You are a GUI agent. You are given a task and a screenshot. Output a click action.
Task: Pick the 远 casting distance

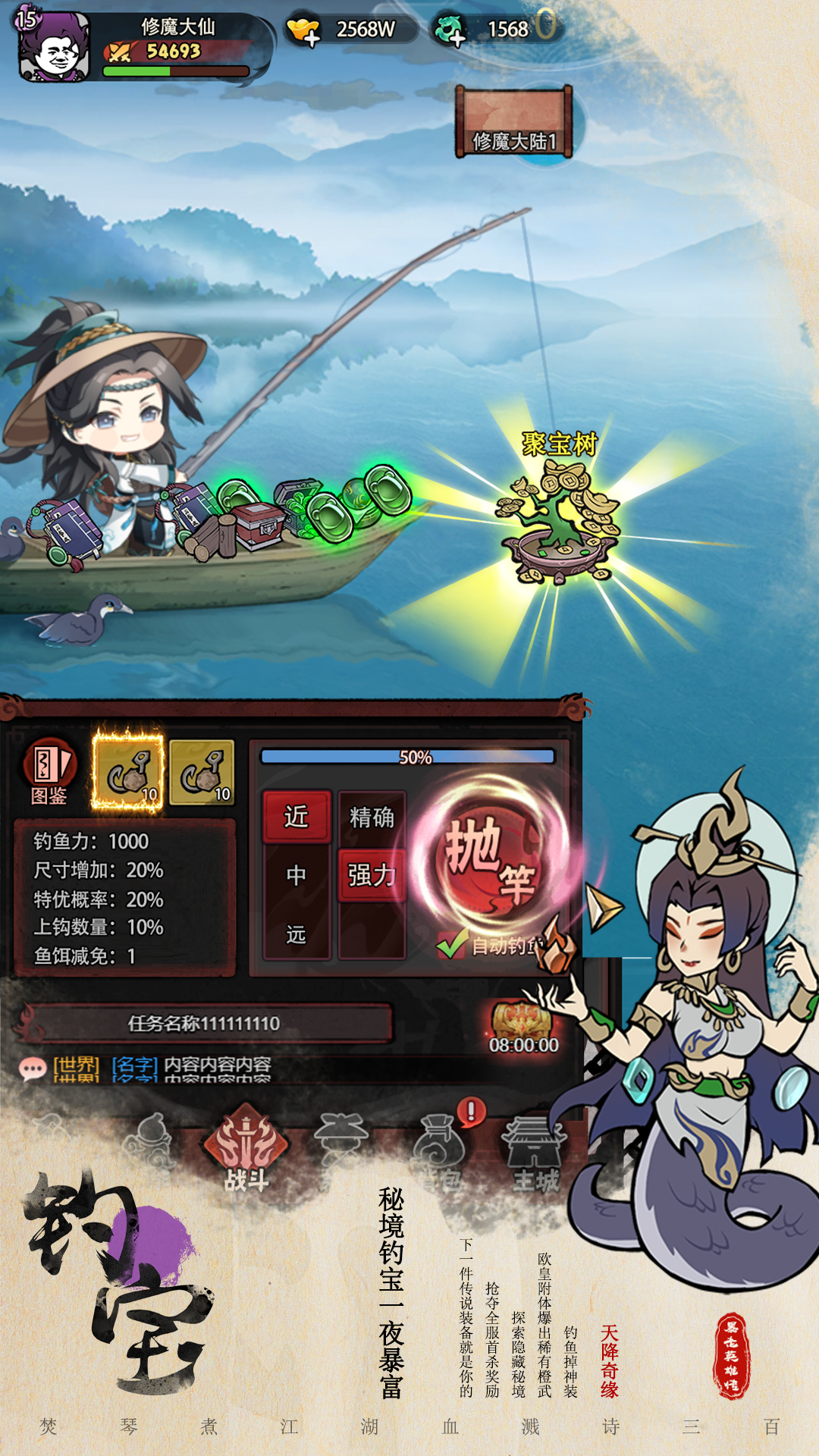pyautogui.click(x=297, y=934)
